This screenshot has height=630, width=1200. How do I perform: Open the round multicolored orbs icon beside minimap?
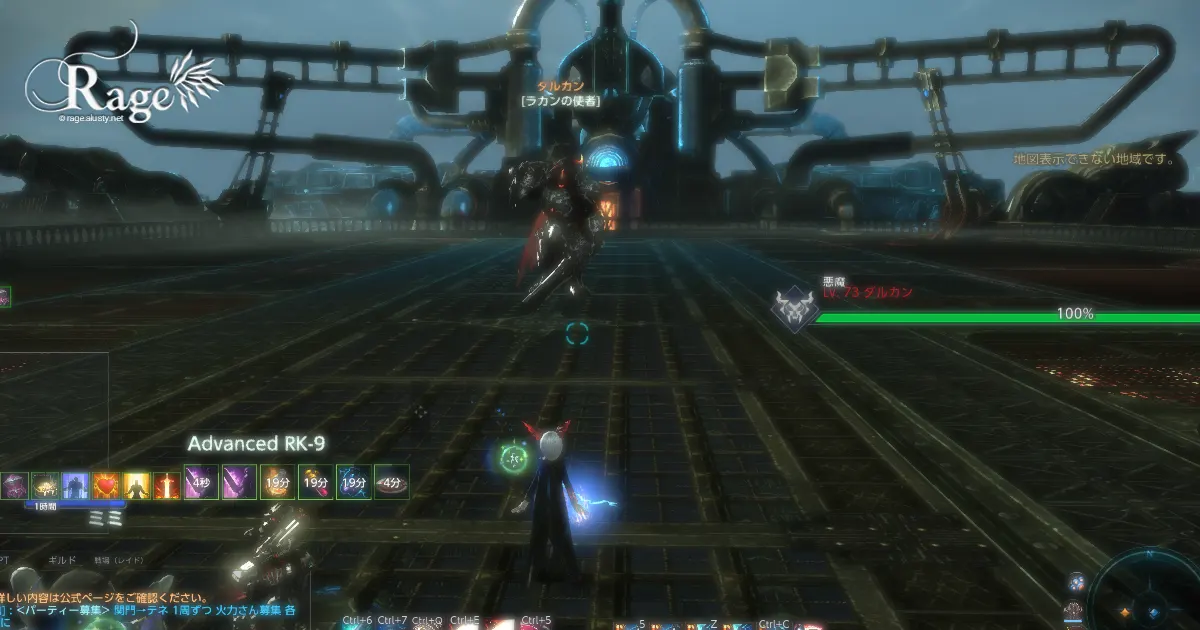(1075, 583)
